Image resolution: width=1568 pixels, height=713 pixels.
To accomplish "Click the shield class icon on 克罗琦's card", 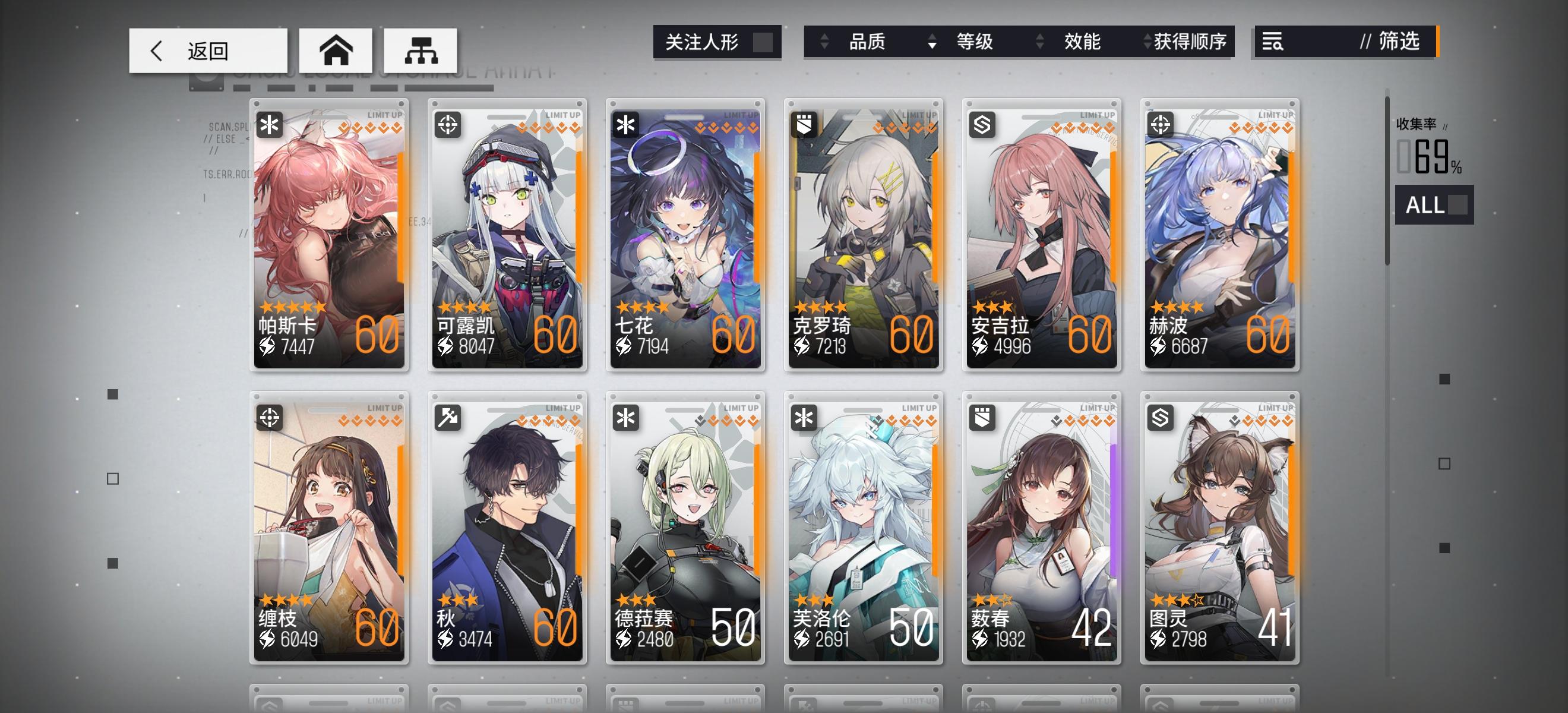I will click(805, 124).
